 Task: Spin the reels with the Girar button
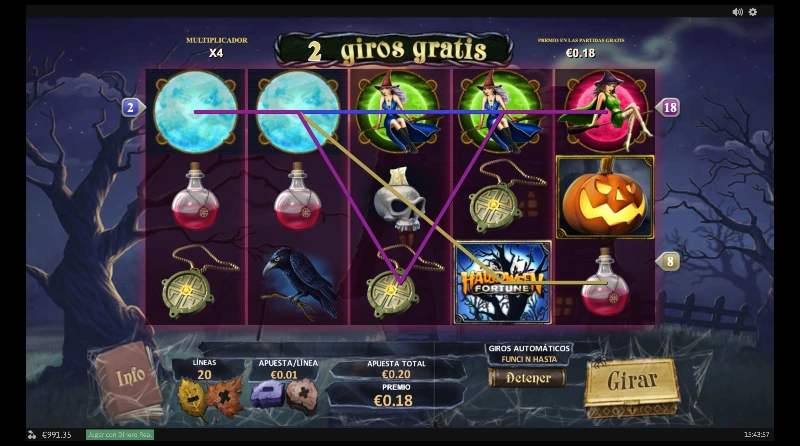pyautogui.click(x=630, y=381)
